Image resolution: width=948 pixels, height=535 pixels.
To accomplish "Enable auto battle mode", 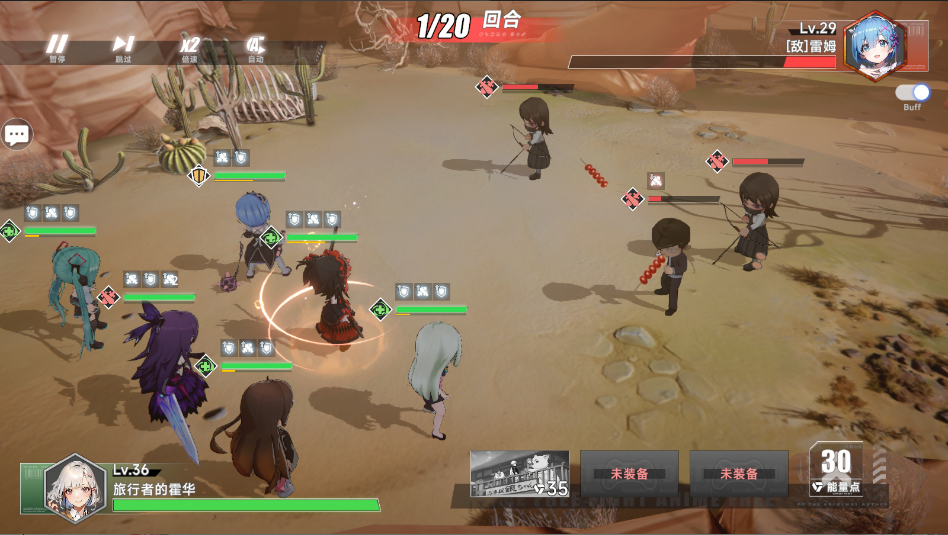I will tap(255, 46).
